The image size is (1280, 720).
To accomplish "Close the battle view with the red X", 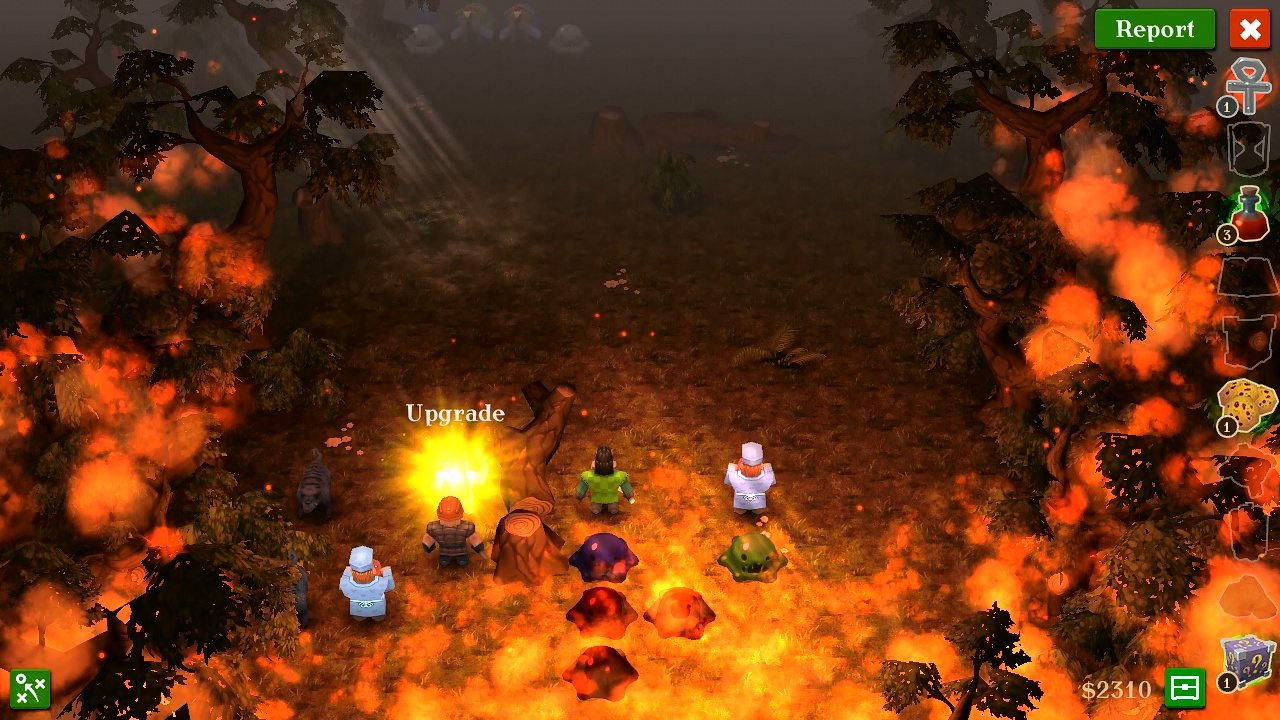I will 1250,29.
